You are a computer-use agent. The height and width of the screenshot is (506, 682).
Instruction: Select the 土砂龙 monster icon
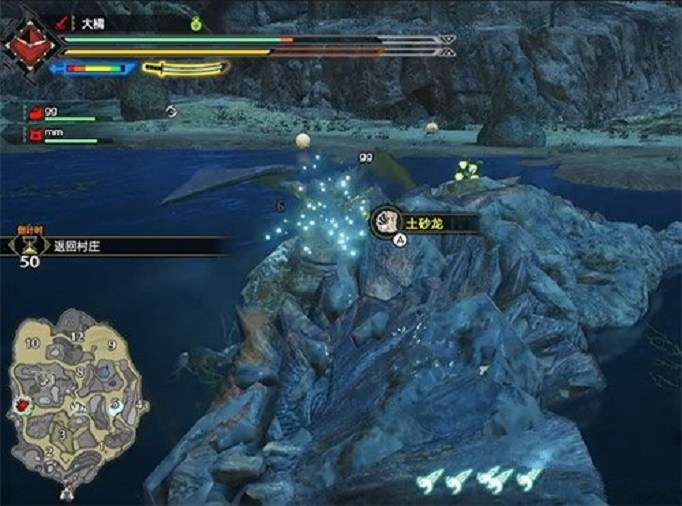387,221
